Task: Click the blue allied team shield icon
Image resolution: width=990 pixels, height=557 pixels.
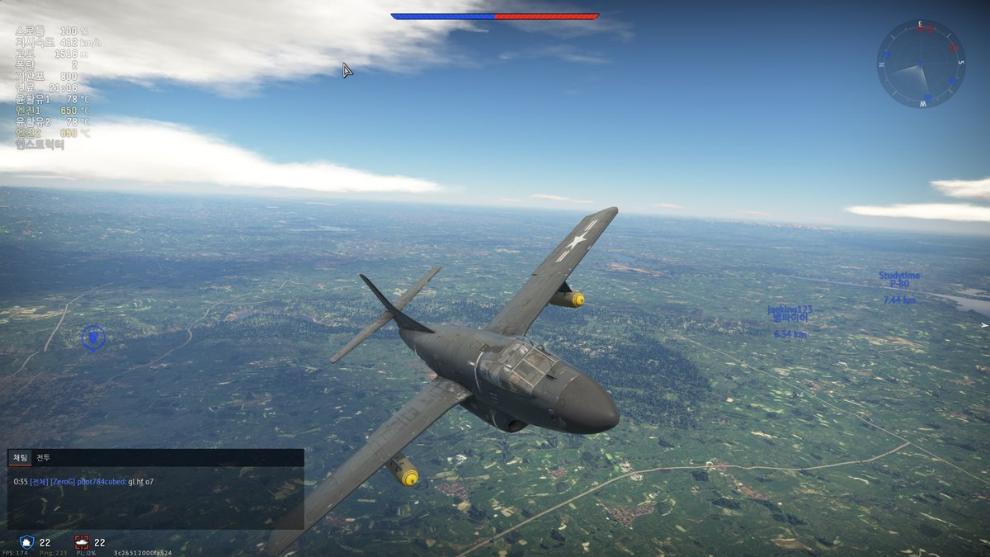Action: [x=27, y=542]
